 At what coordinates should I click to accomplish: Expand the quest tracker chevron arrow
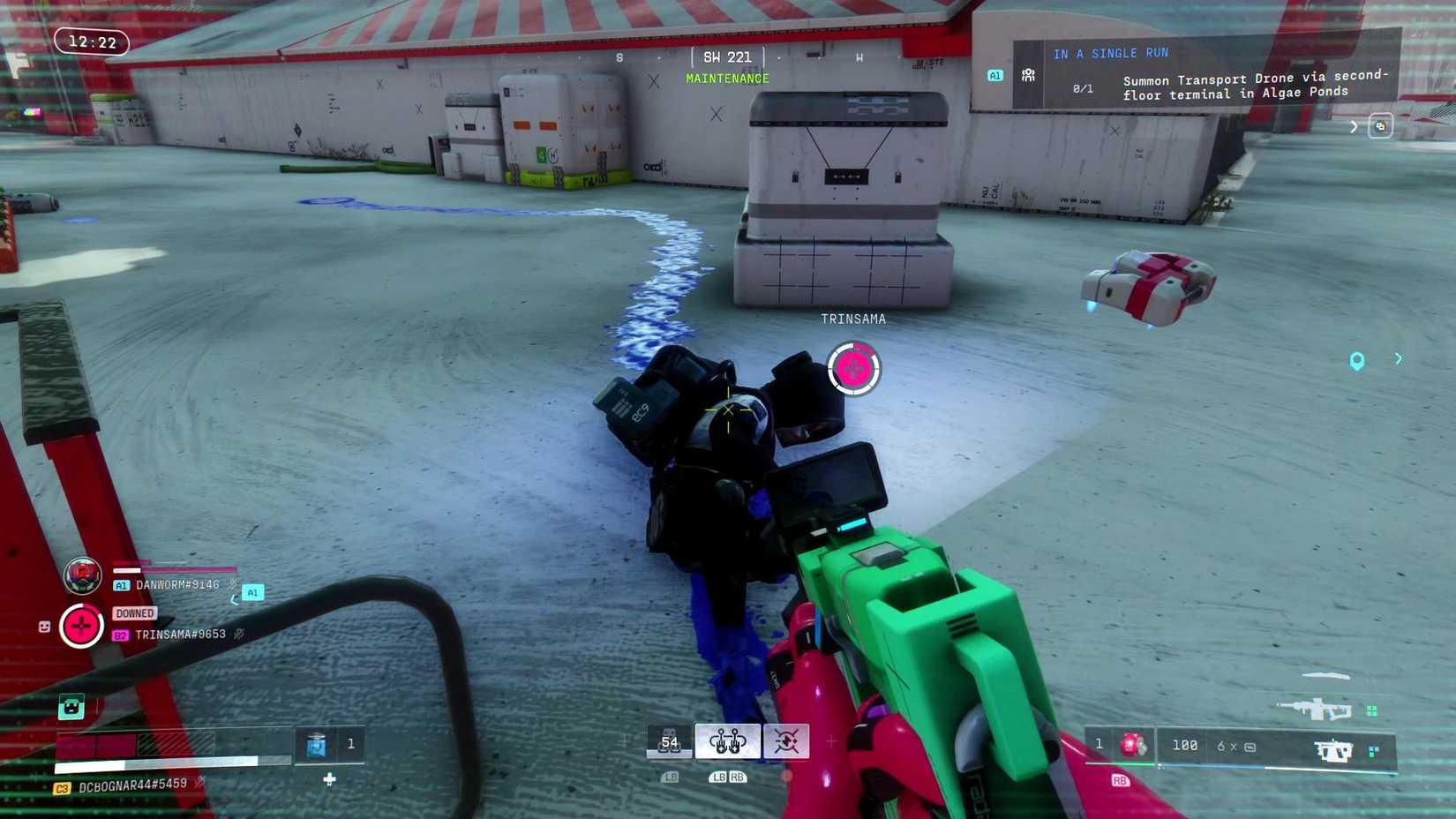[x=1354, y=126]
